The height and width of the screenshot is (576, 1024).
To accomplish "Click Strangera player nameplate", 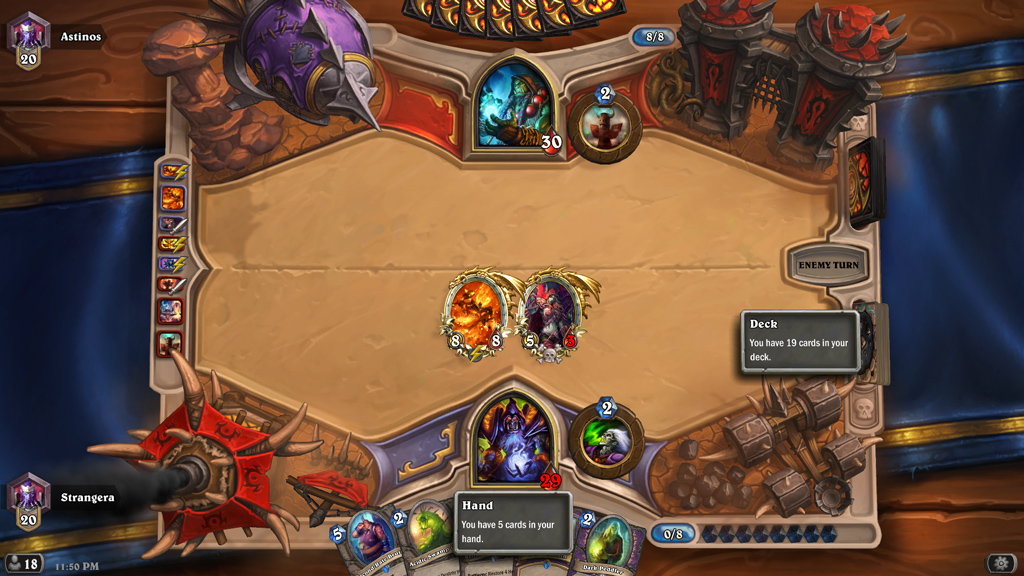I will [86, 497].
